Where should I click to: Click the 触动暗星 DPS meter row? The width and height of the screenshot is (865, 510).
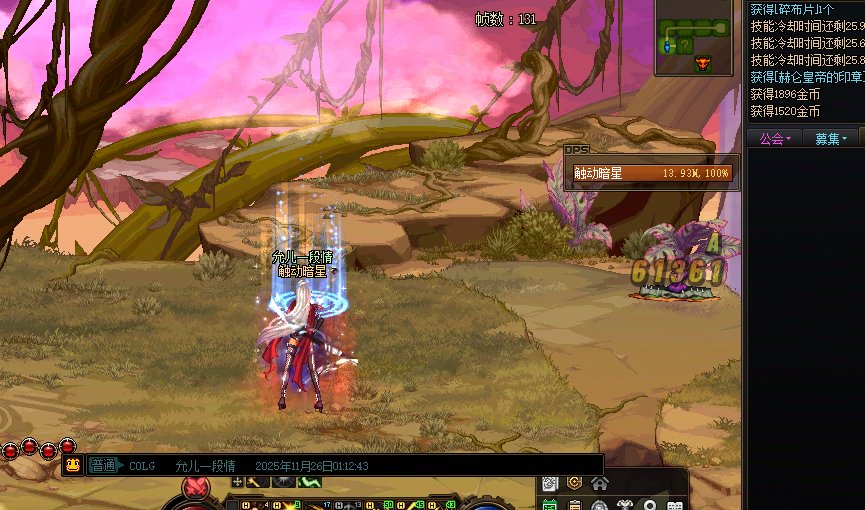[652, 173]
